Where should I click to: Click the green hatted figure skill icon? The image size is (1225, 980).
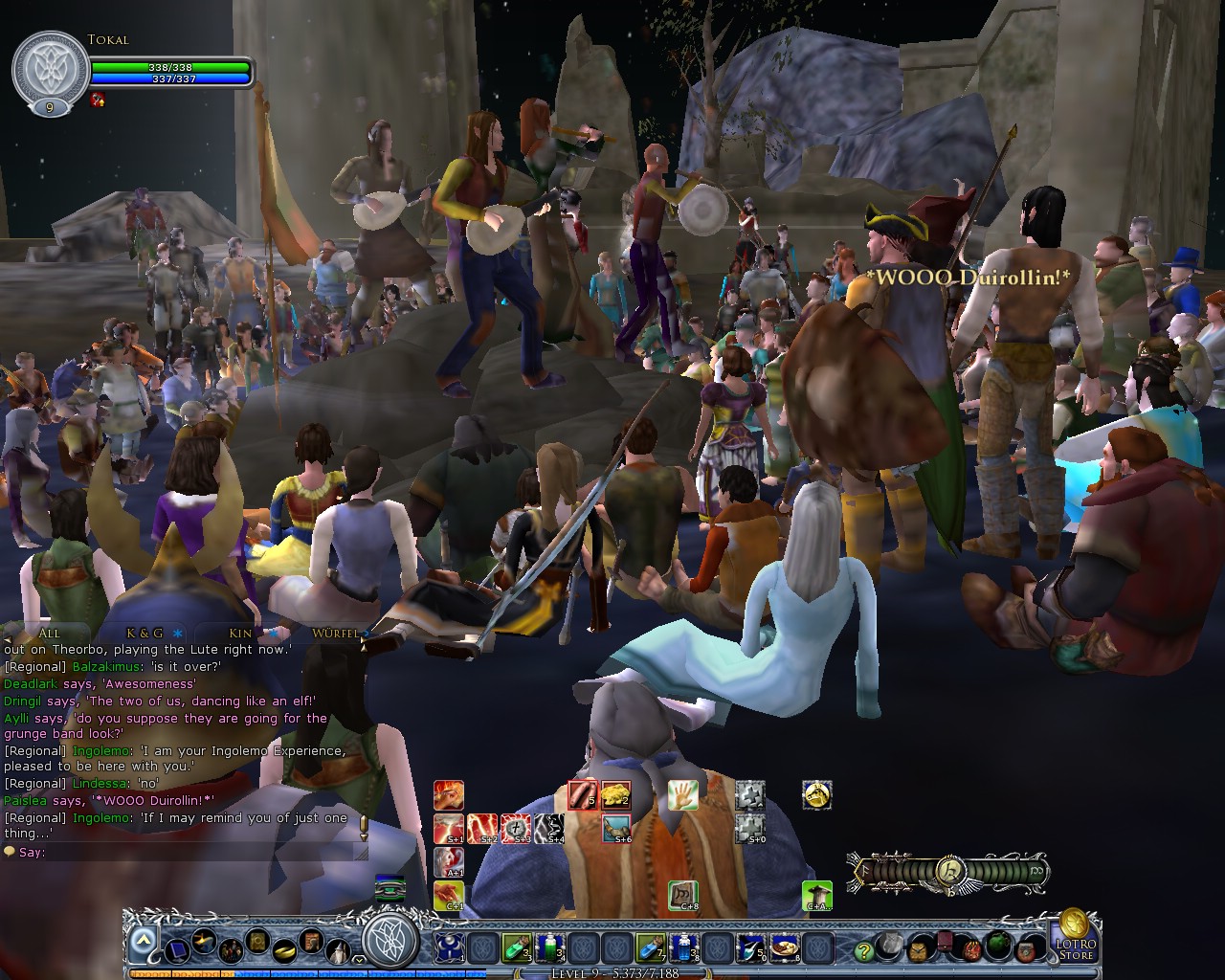pos(816,895)
